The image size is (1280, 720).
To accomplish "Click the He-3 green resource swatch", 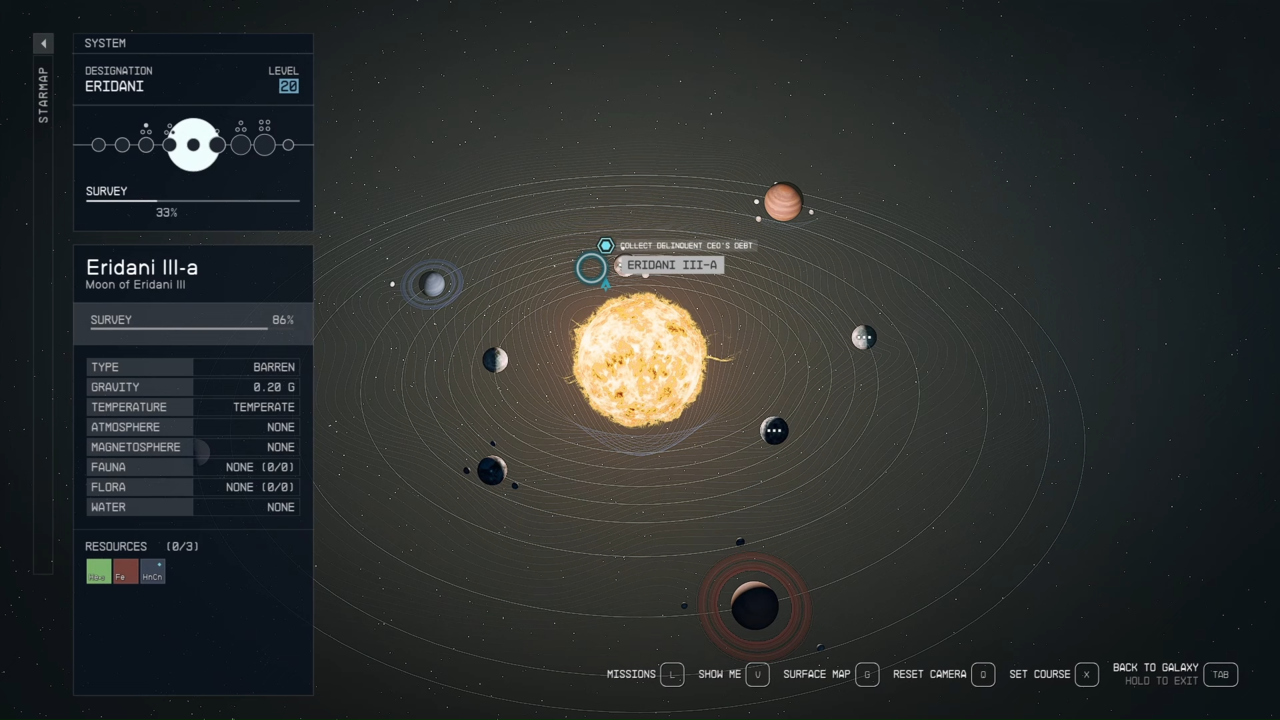I will click(98, 571).
